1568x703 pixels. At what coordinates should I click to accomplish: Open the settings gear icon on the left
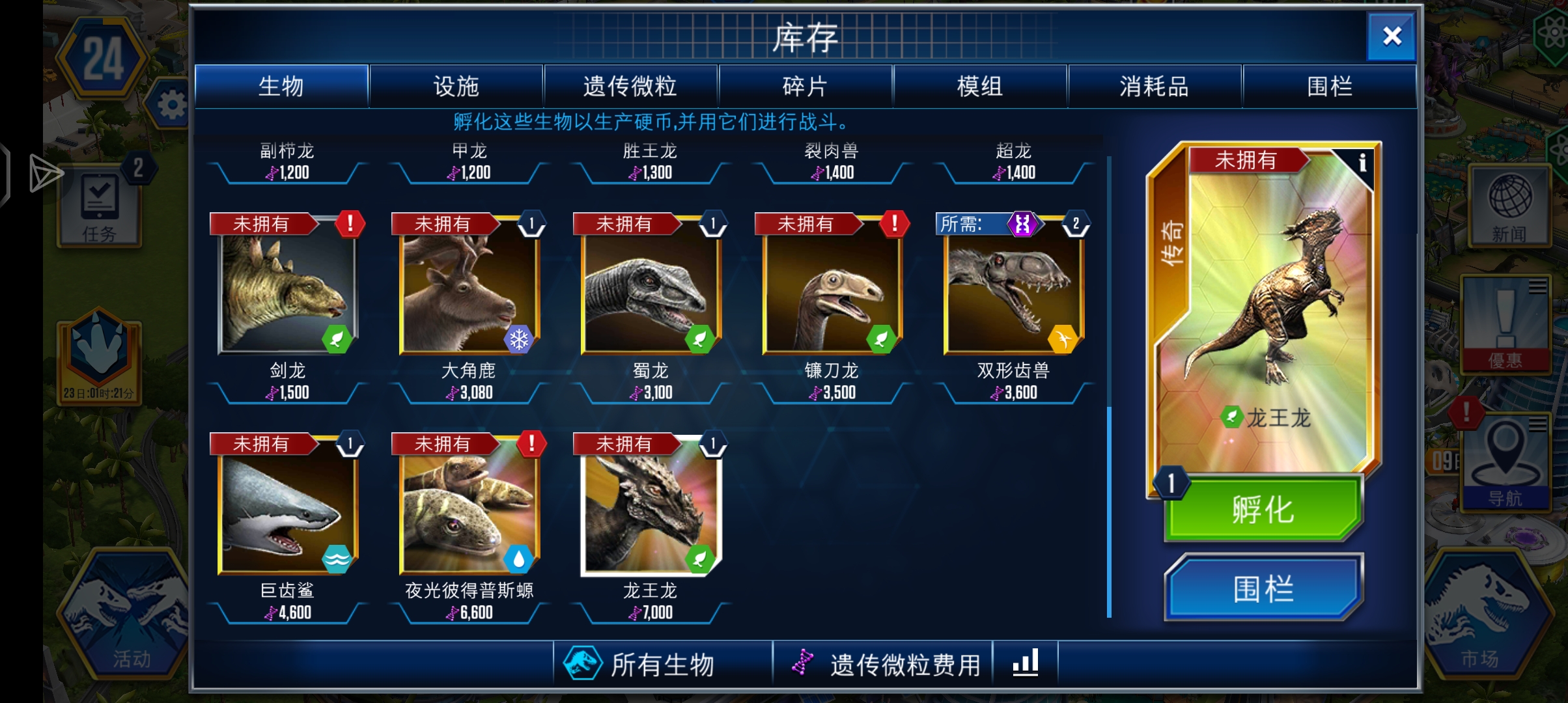pyautogui.click(x=172, y=104)
